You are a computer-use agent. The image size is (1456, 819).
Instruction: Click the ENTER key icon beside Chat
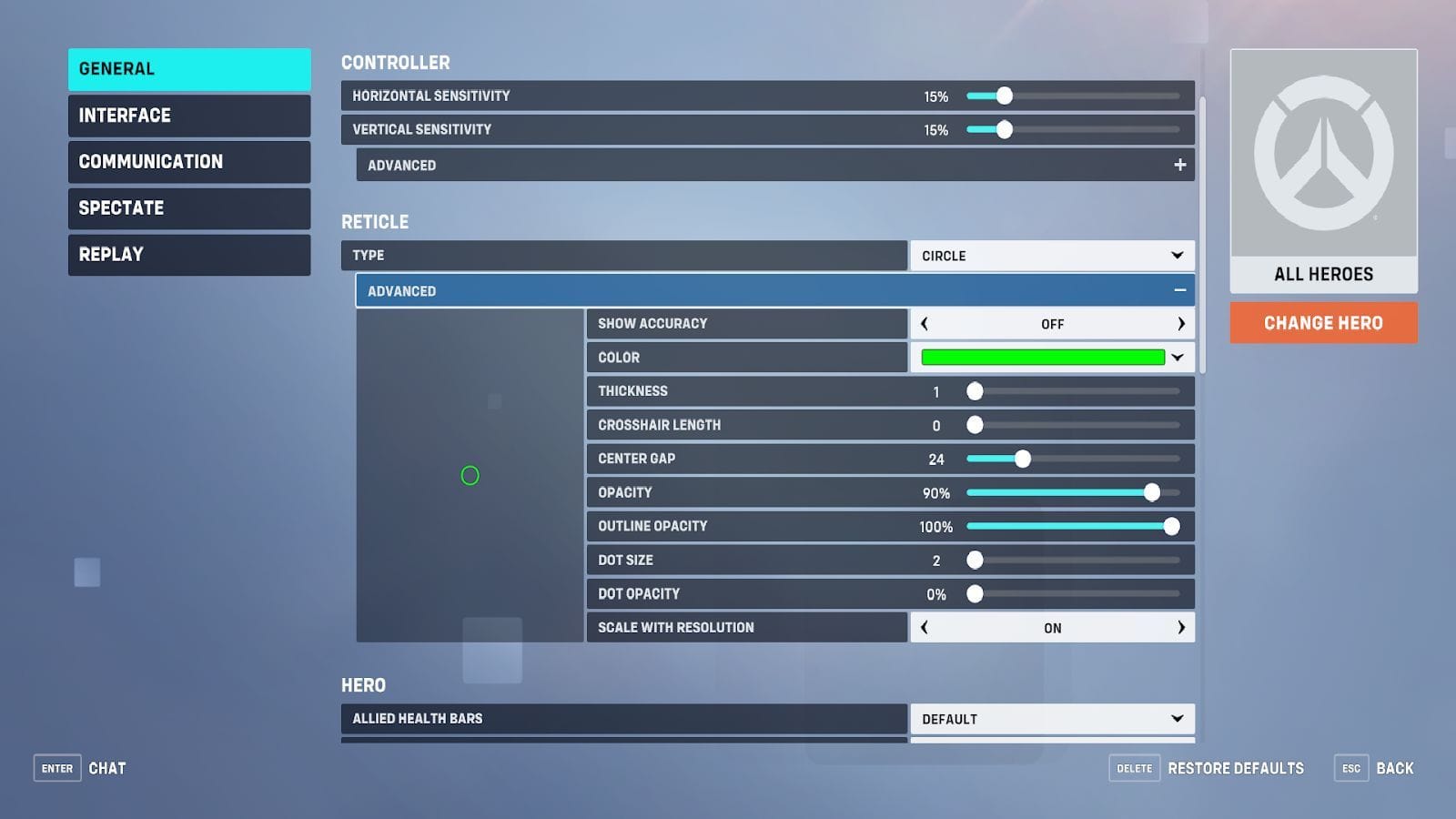[x=56, y=768]
